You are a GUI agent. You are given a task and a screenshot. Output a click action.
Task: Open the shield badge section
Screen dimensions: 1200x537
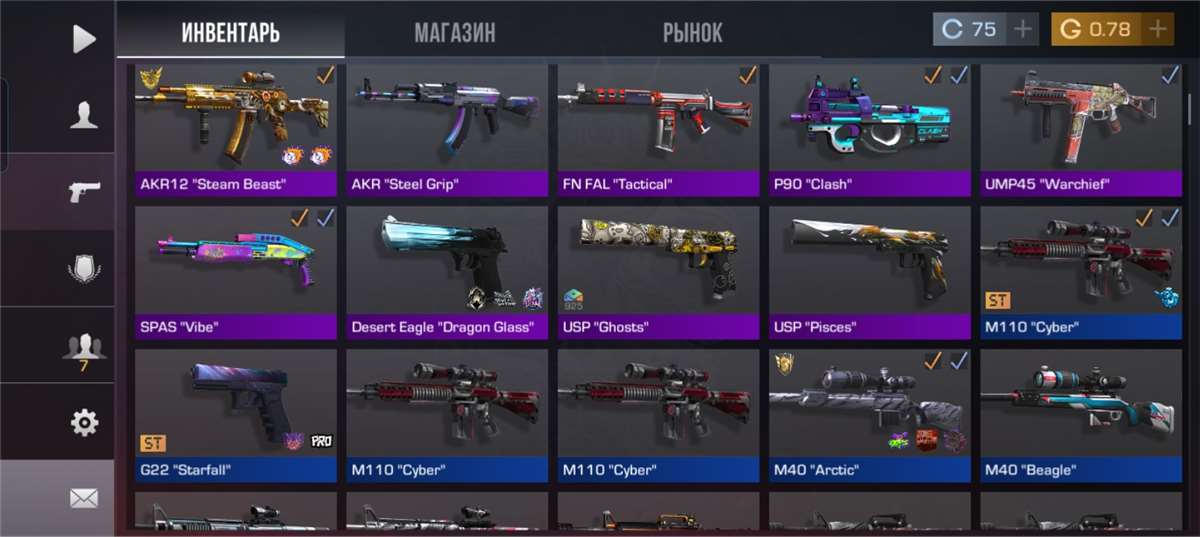(x=84, y=269)
